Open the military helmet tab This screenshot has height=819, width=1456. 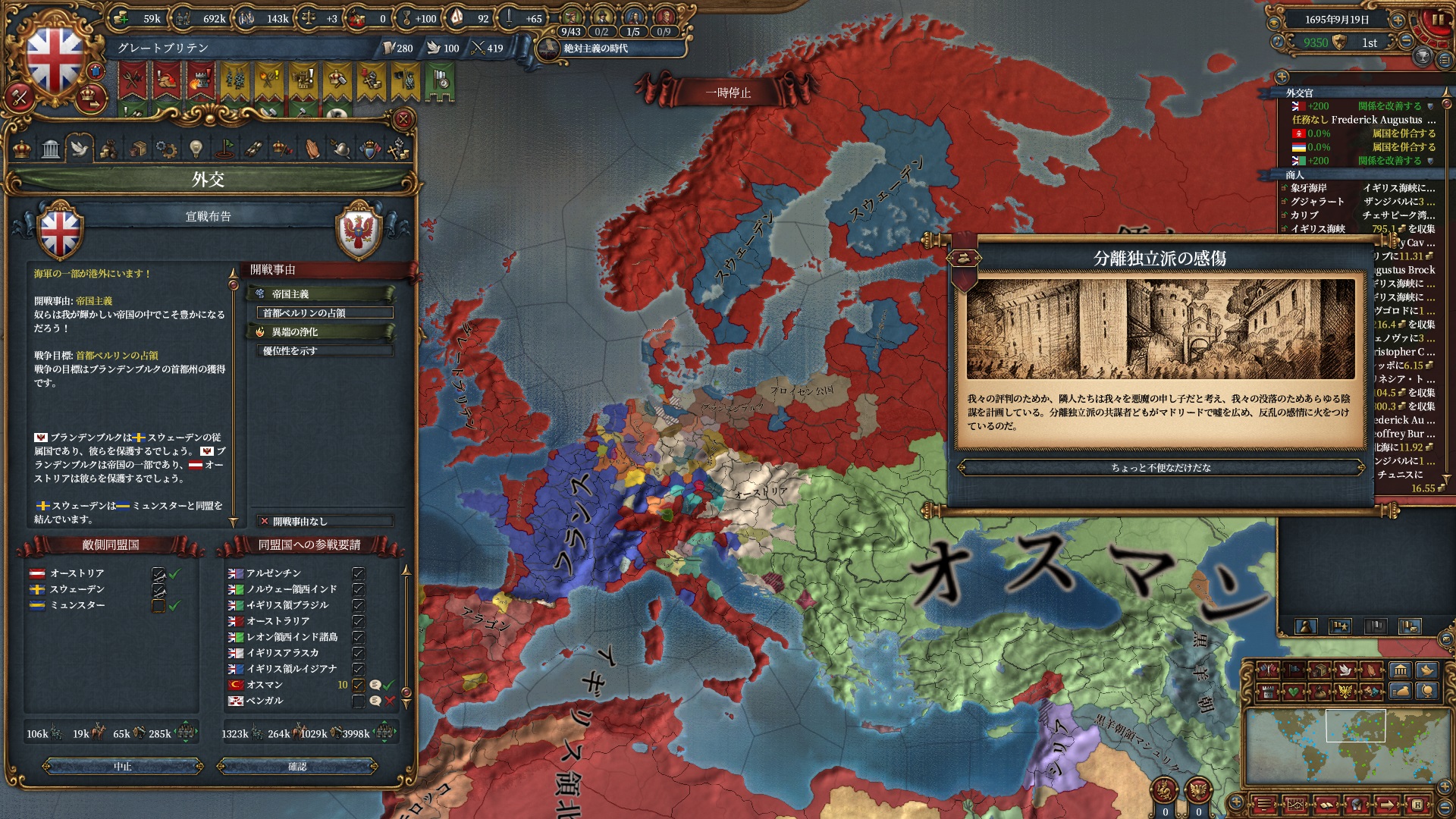[x=340, y=149]
